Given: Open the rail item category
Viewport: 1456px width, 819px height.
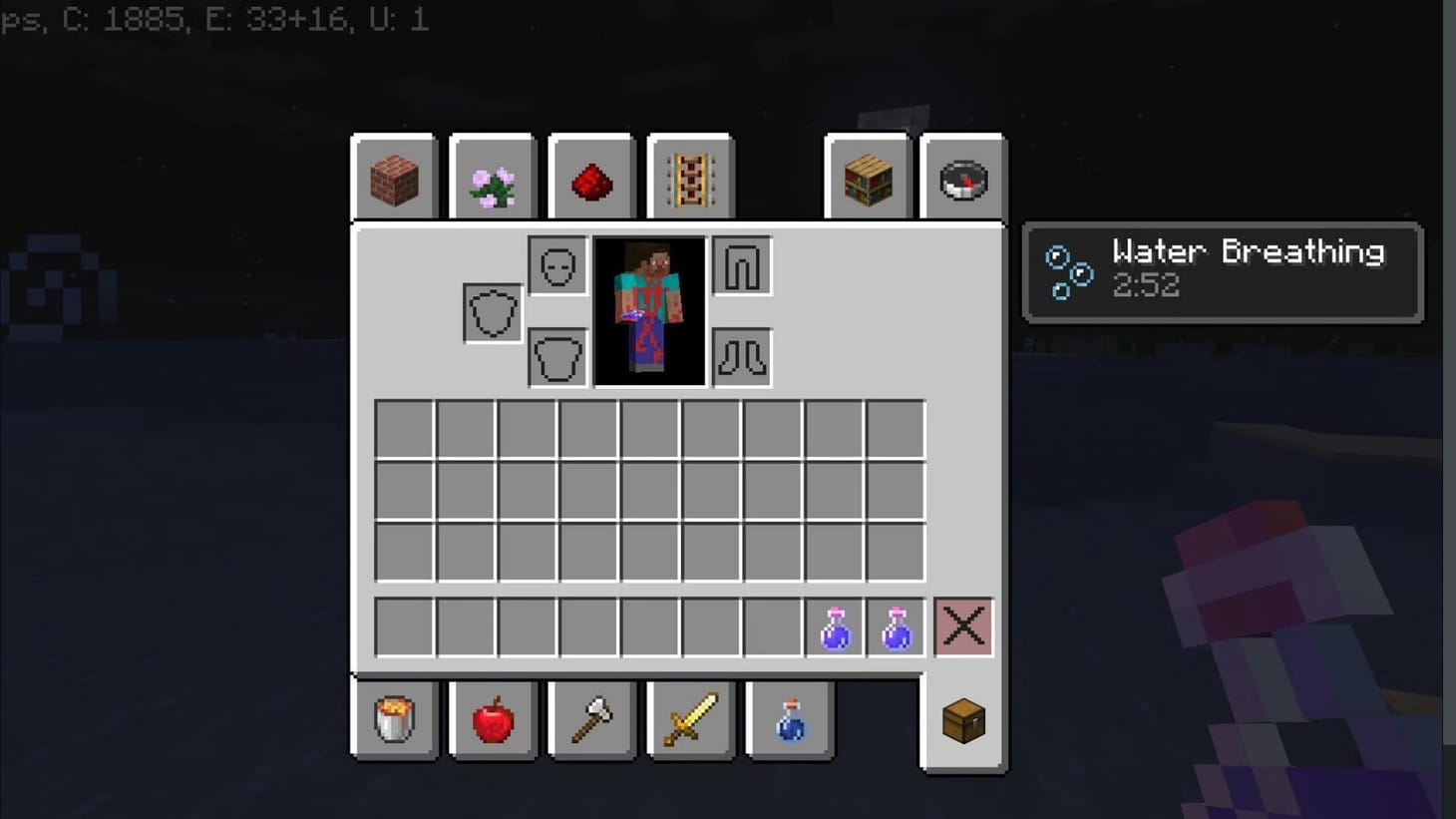Looking at the screenshot, I should (690, 178).
